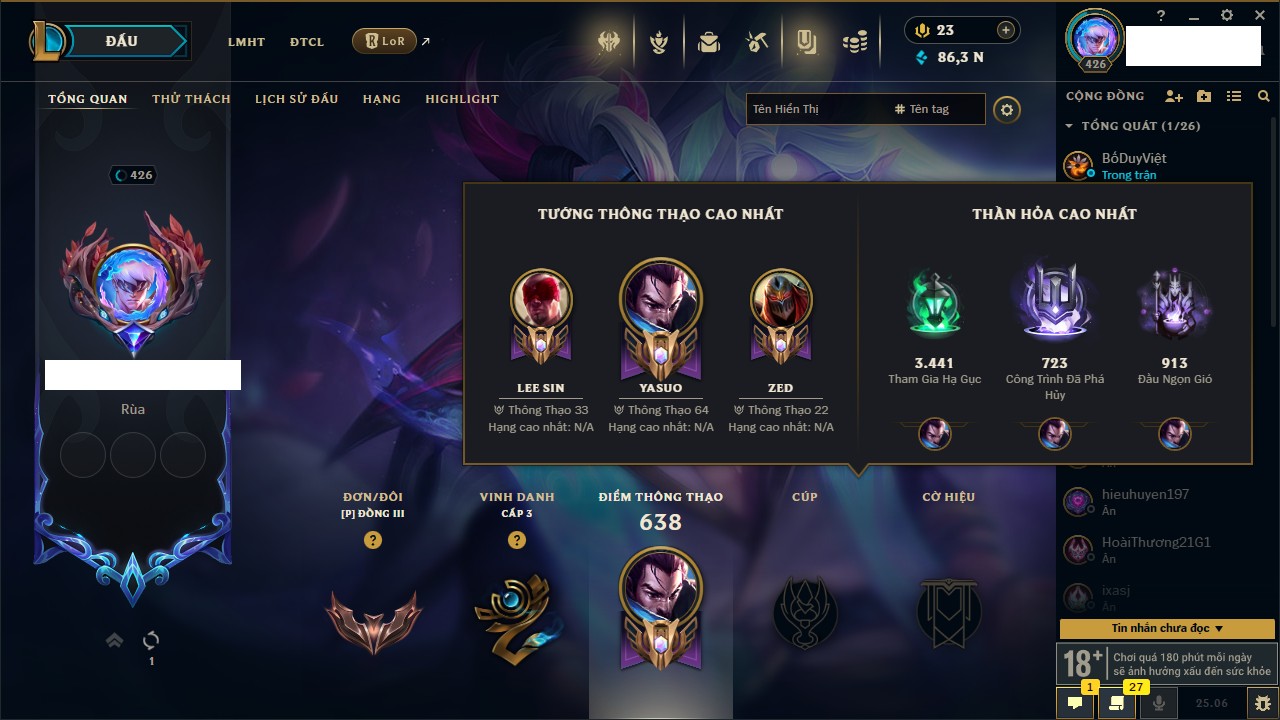Image resolution: width=1280 pixels, height=720 pixels.
Task: Click the Tên Hiển Thị search field
Action: click(x=815, y=109)
